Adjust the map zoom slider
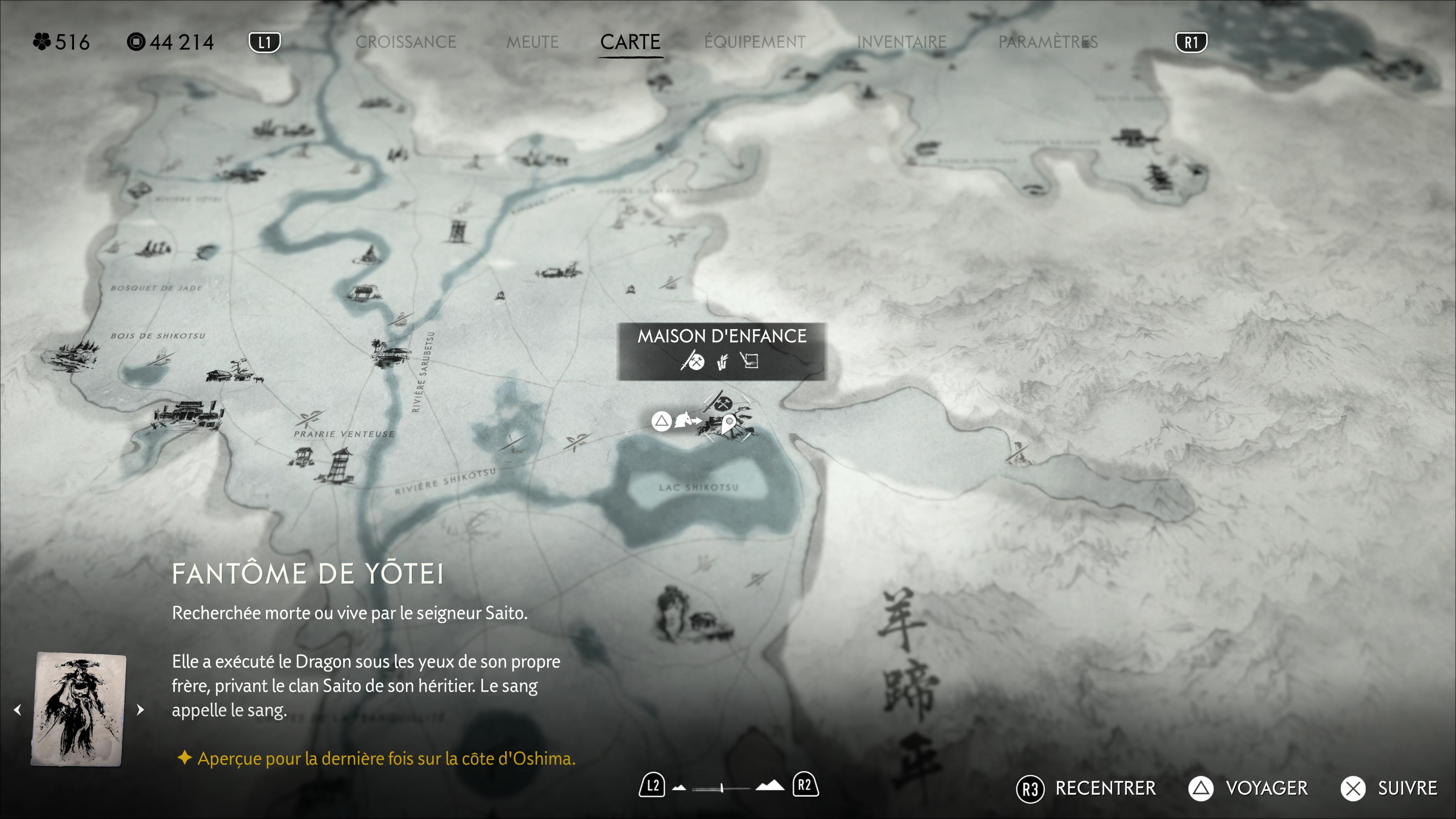The image size is (1456, 819). [x=721, y=787]
